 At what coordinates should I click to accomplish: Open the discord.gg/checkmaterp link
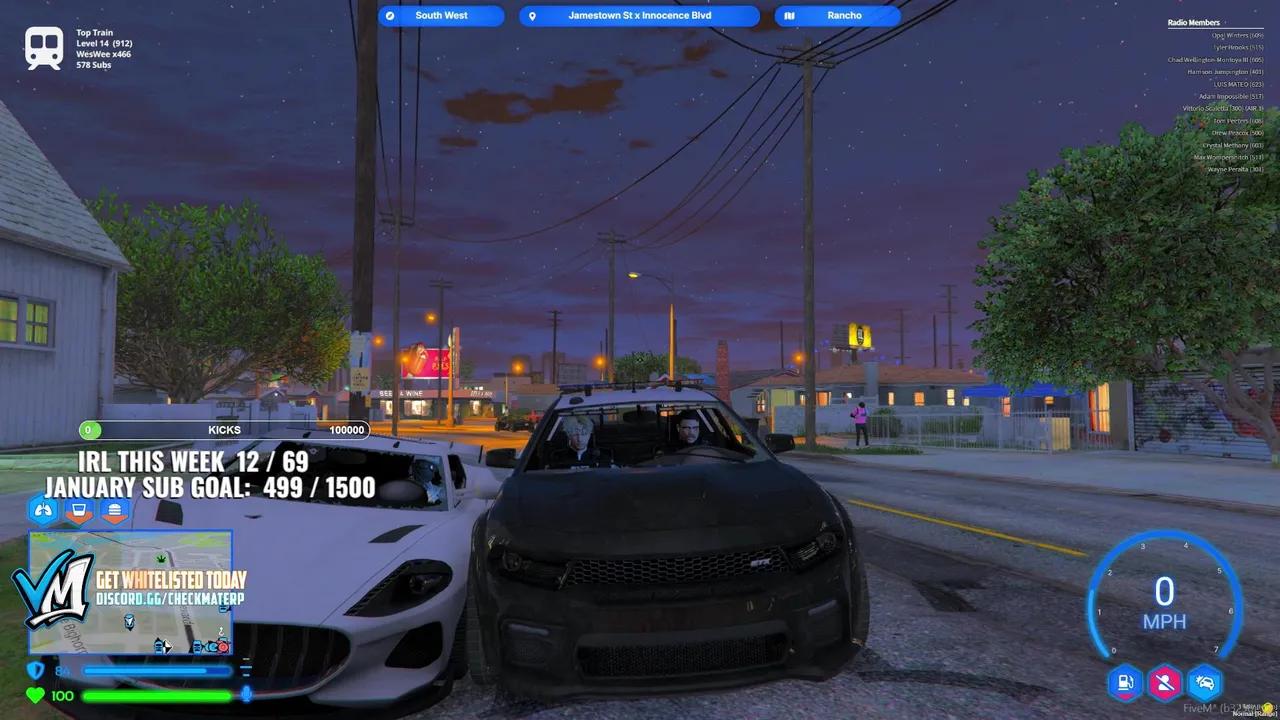tap(170, 599)
